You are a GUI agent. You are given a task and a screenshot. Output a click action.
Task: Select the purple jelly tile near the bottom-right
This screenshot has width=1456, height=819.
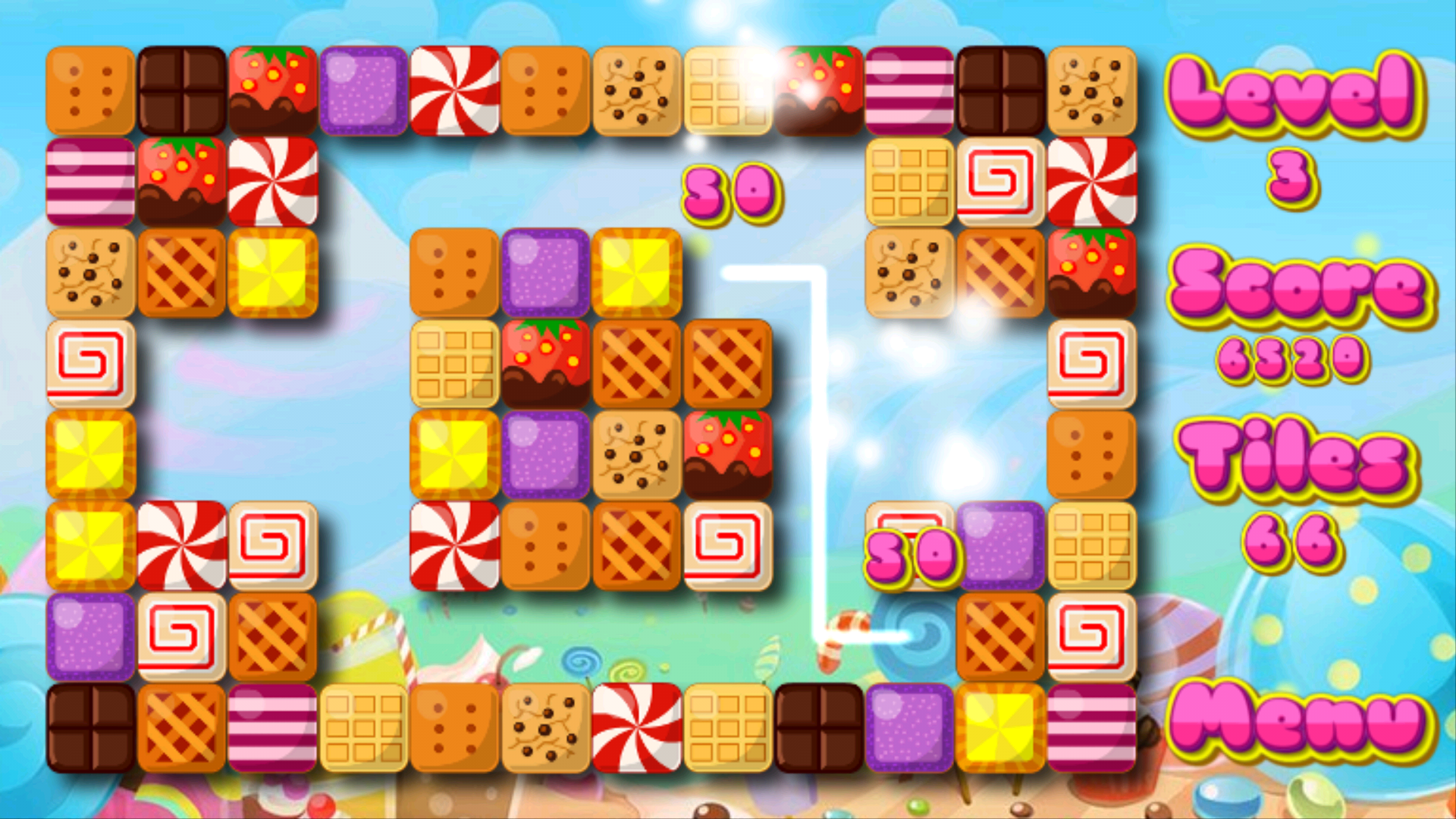tap(1001, 546)
